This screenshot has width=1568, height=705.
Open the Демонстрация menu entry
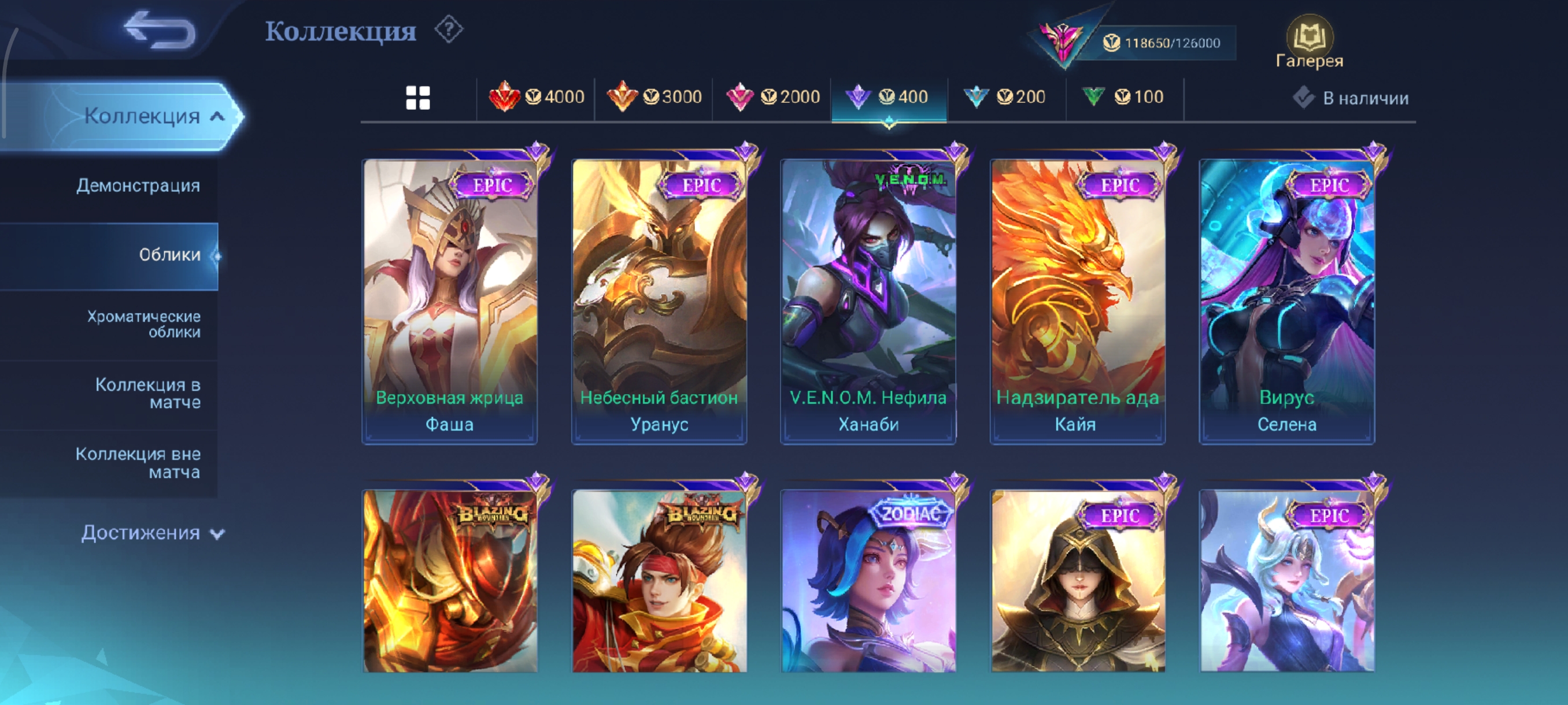click(x=138, y=185)
